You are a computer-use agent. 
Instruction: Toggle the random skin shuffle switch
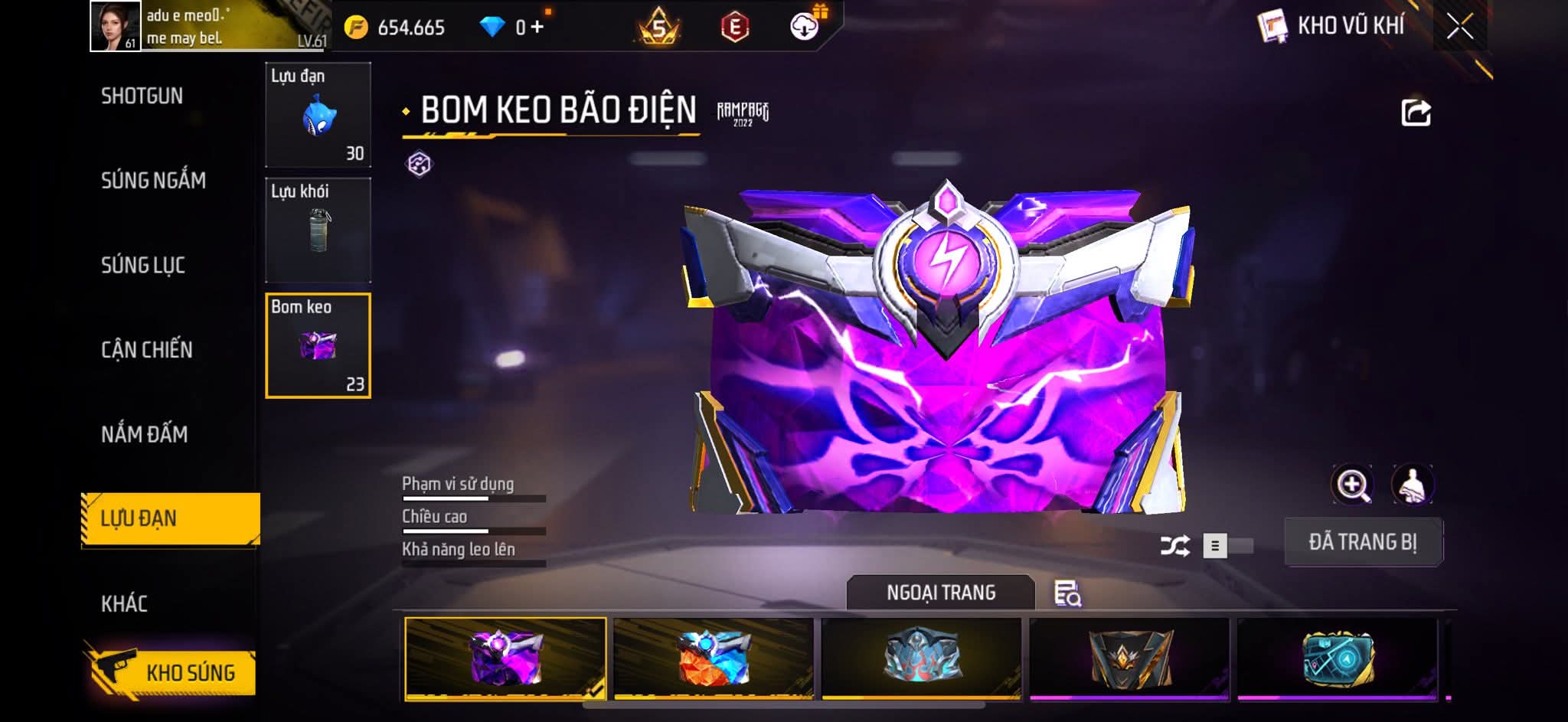[x=1227, y=546]
